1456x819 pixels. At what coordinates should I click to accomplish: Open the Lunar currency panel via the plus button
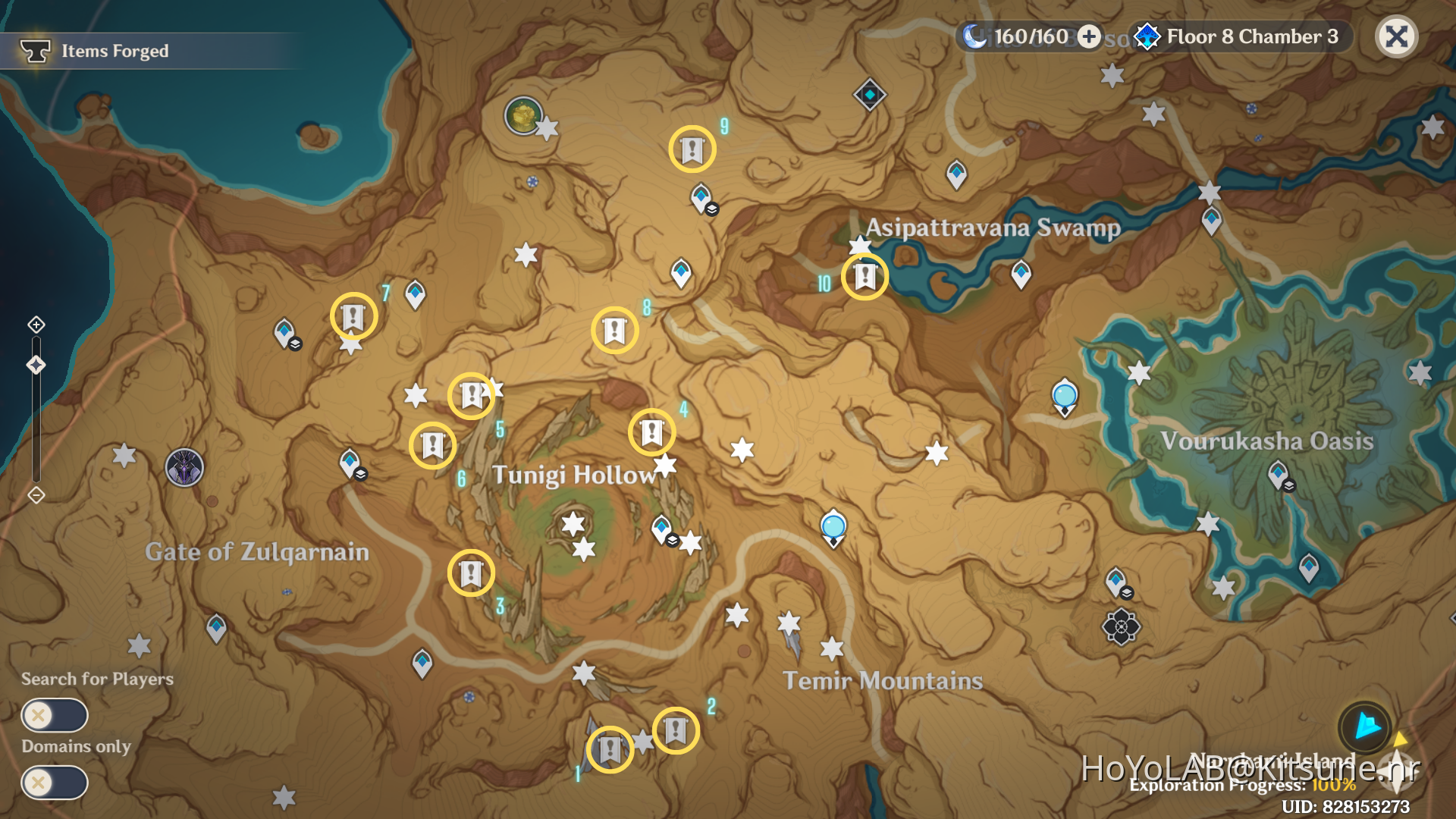(x=1090, y=36)
